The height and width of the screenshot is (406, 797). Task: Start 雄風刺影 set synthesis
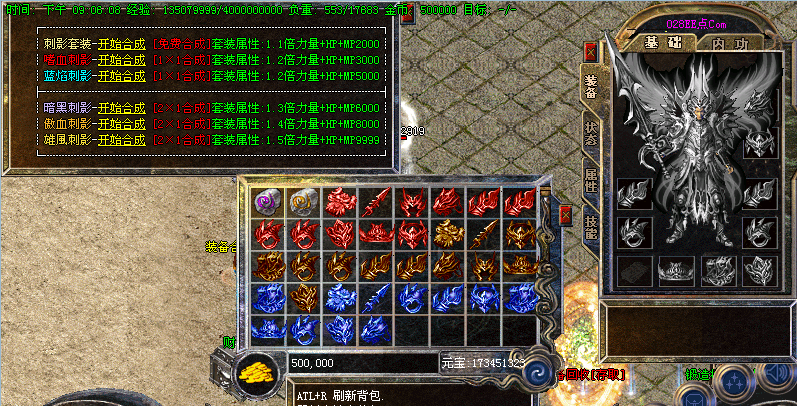pos(121,138)
